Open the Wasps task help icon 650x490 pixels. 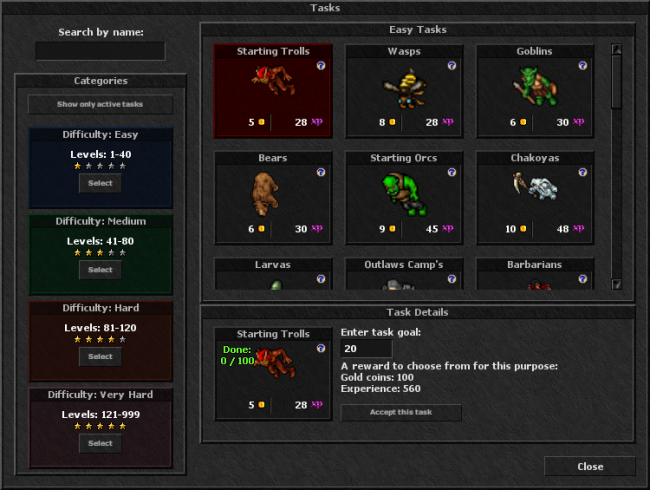pos(451,65)
